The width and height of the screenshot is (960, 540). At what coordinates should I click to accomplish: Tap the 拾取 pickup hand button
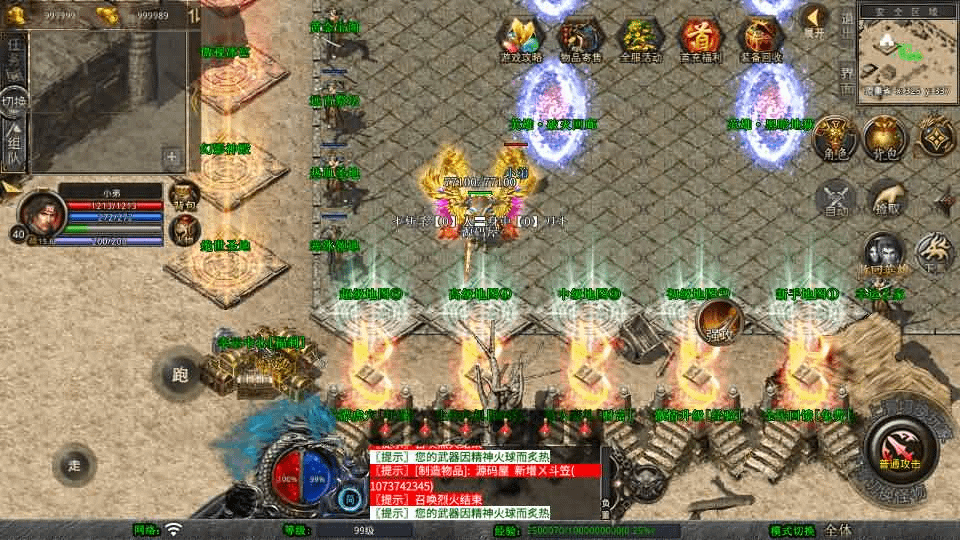(886, 198)
